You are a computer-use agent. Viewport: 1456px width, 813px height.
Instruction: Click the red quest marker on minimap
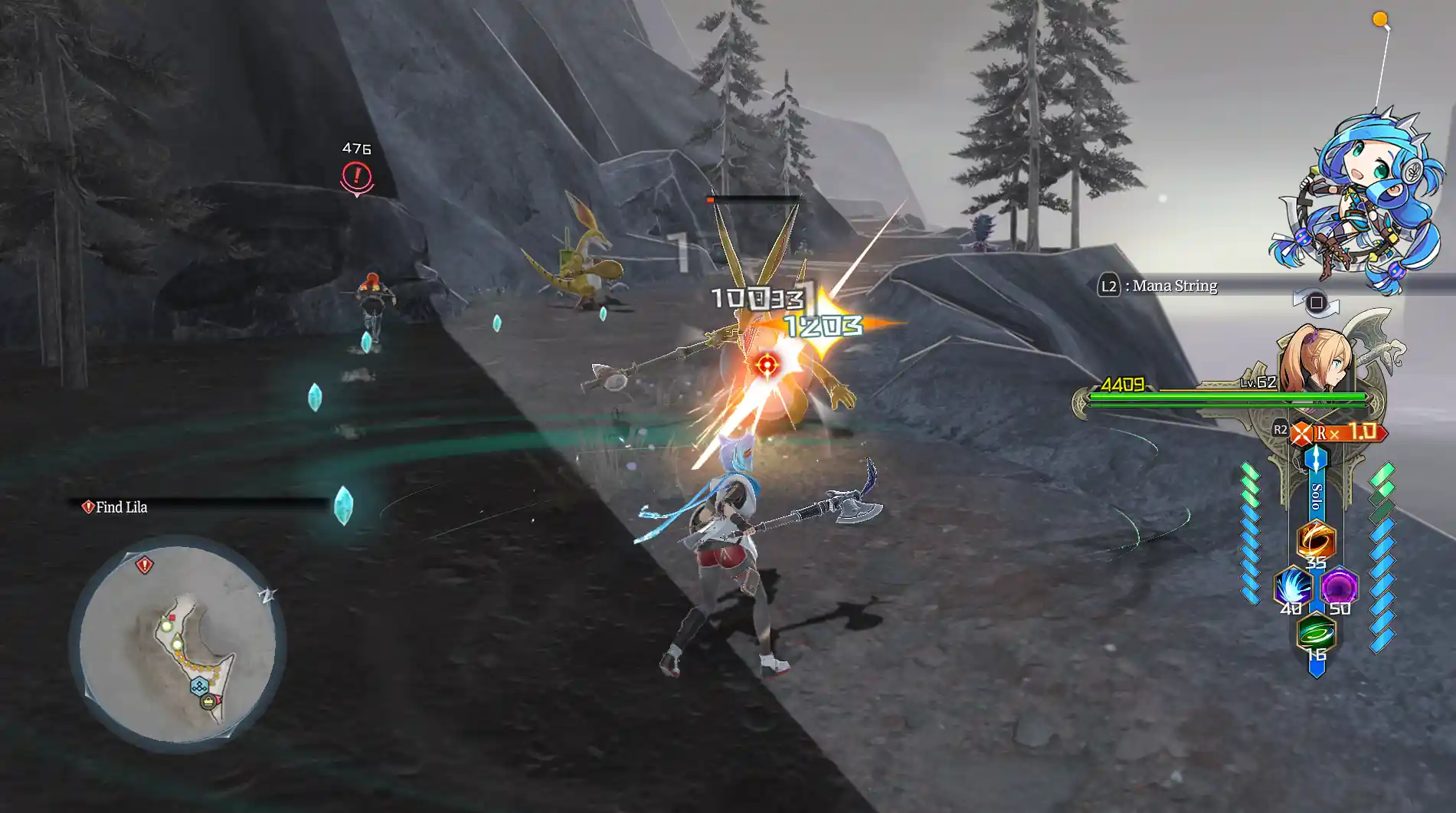[x=144, y=565]
